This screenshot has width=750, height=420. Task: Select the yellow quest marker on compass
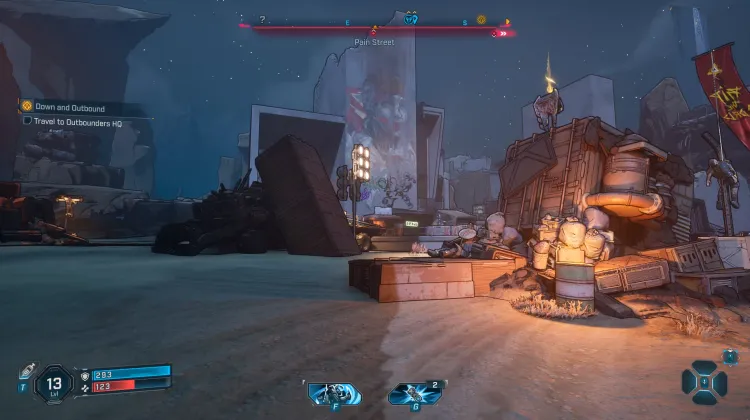(x=481, y=19)
